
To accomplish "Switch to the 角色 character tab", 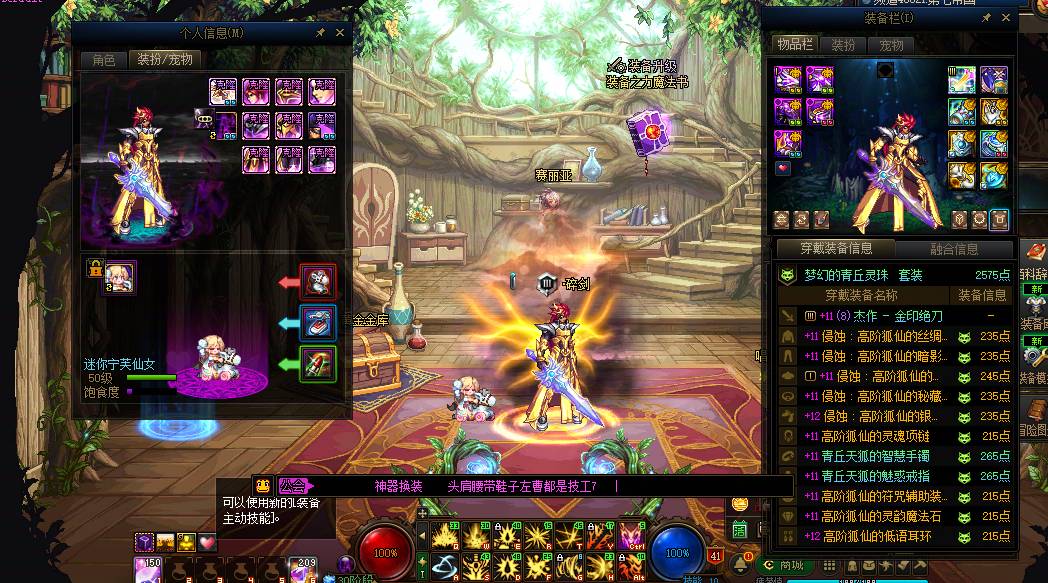I will click(x=104, y=60).
